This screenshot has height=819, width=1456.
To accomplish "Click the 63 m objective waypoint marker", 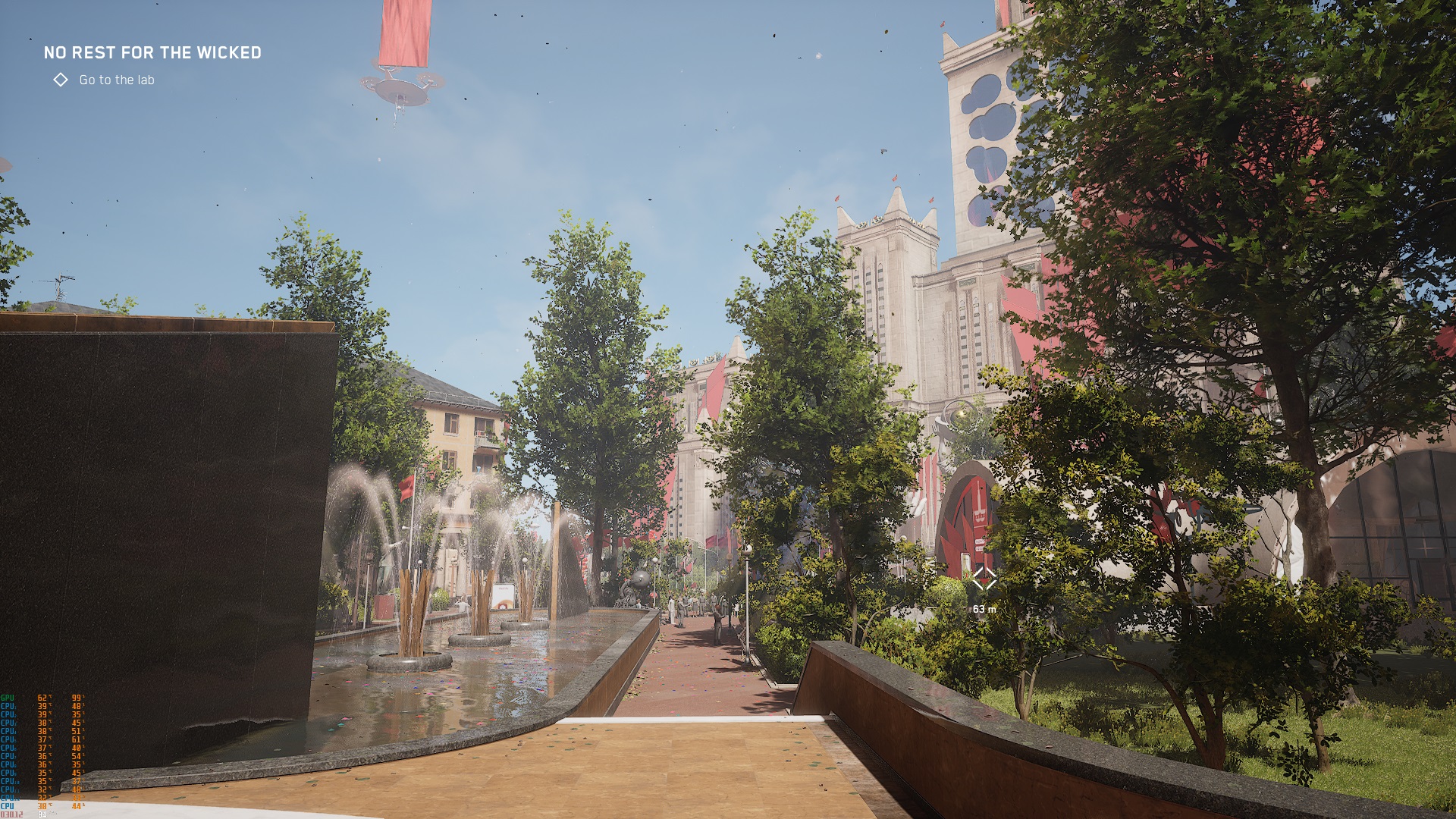I will pyautogui.click(x=984, y=579).
